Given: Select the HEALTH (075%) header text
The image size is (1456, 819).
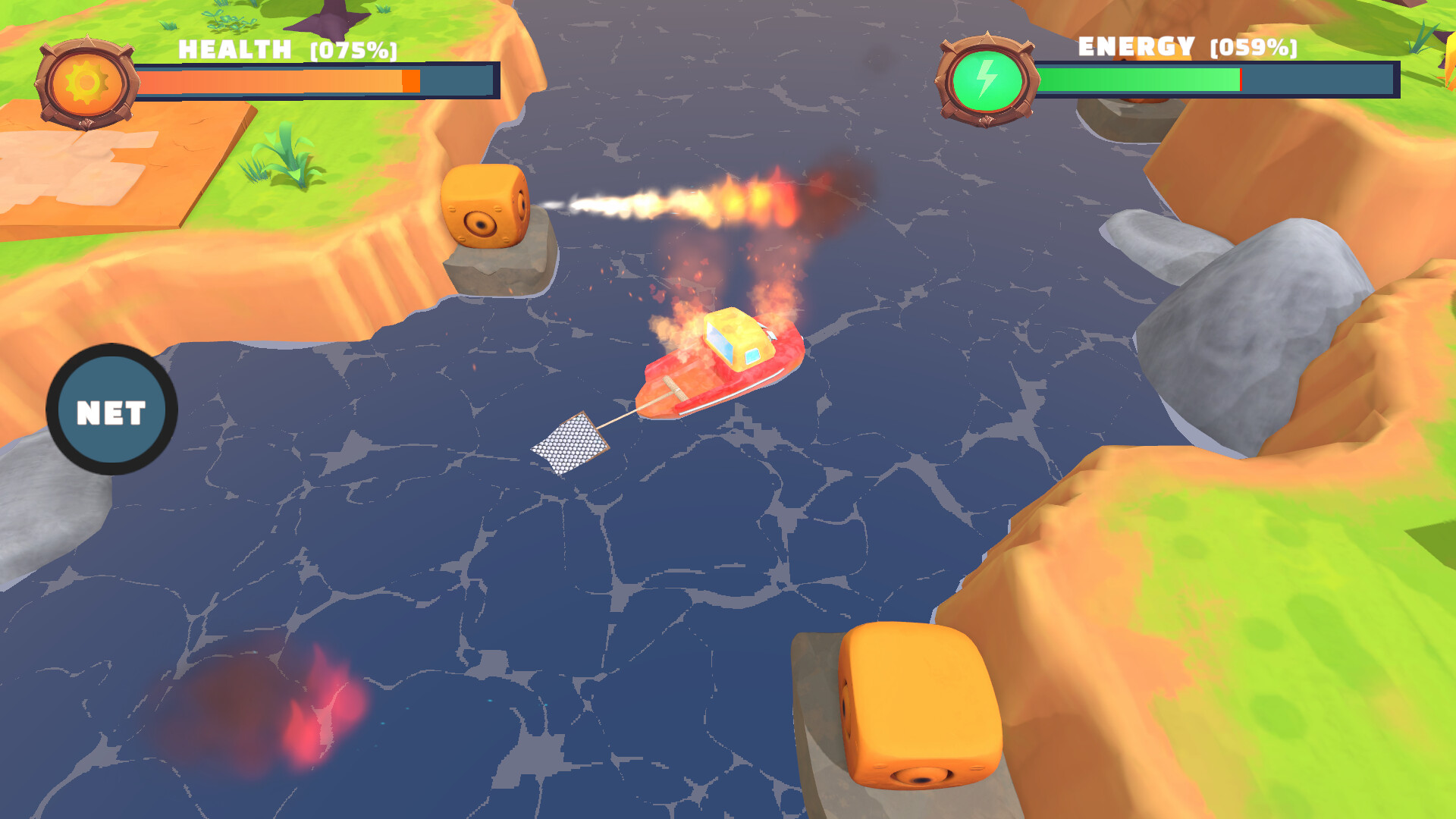Looking at the screenshot, I should point(288,50).
